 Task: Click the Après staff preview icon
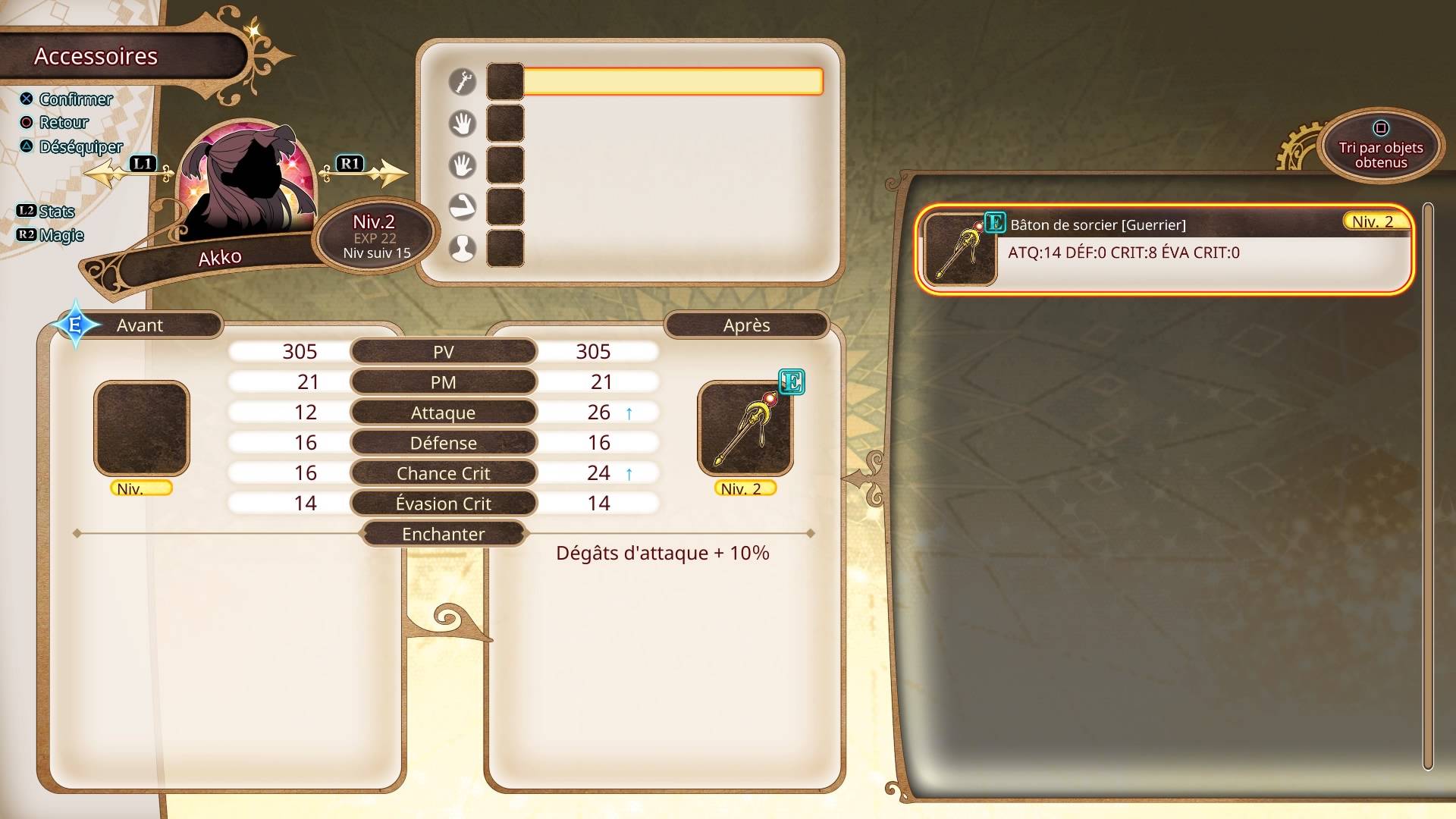coord(745,428)
